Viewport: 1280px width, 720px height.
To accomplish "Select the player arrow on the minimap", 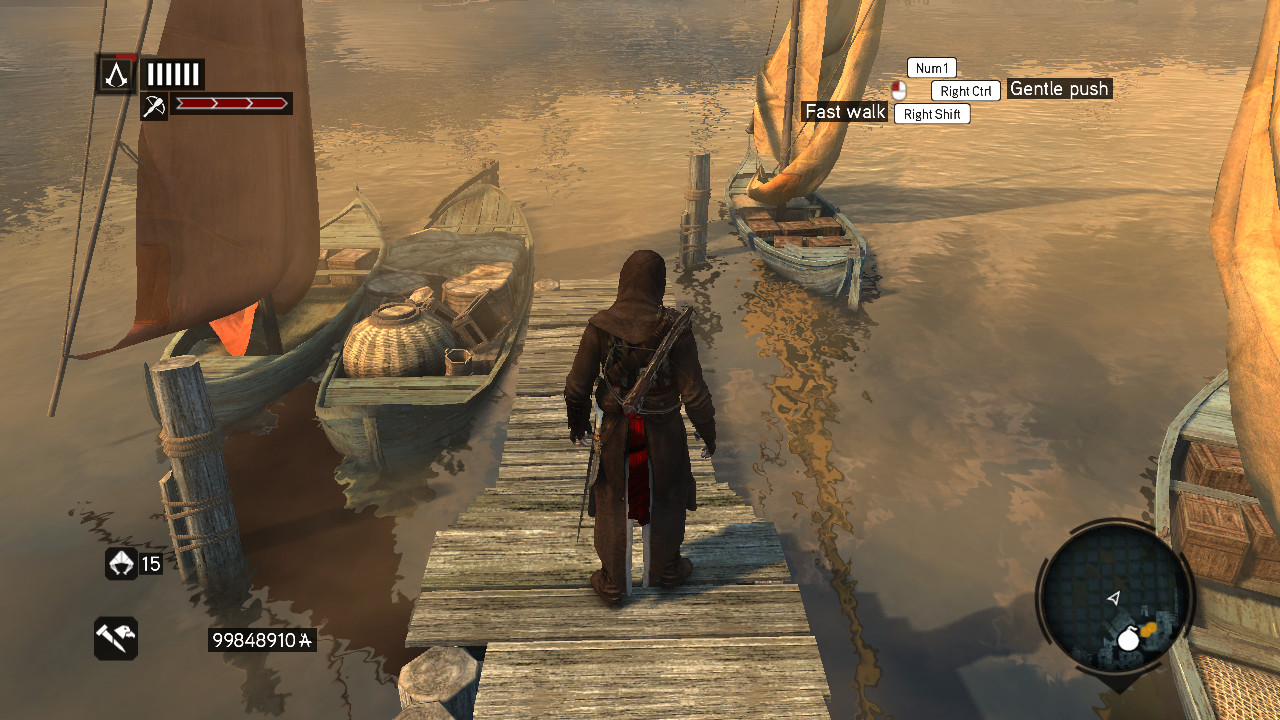I will click(x=1113, y=598).
